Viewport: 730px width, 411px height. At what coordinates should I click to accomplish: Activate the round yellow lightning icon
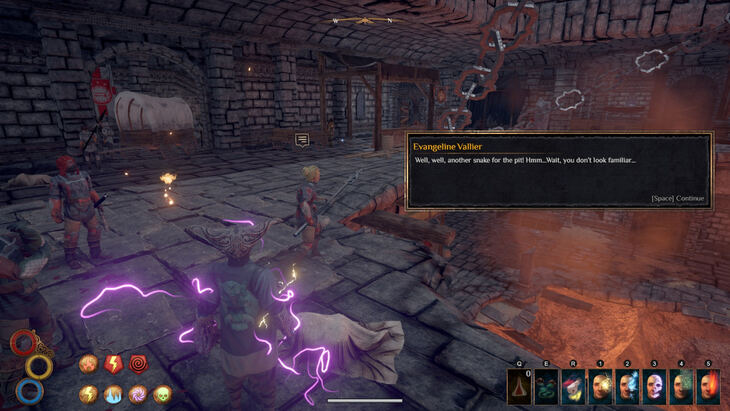89,394
